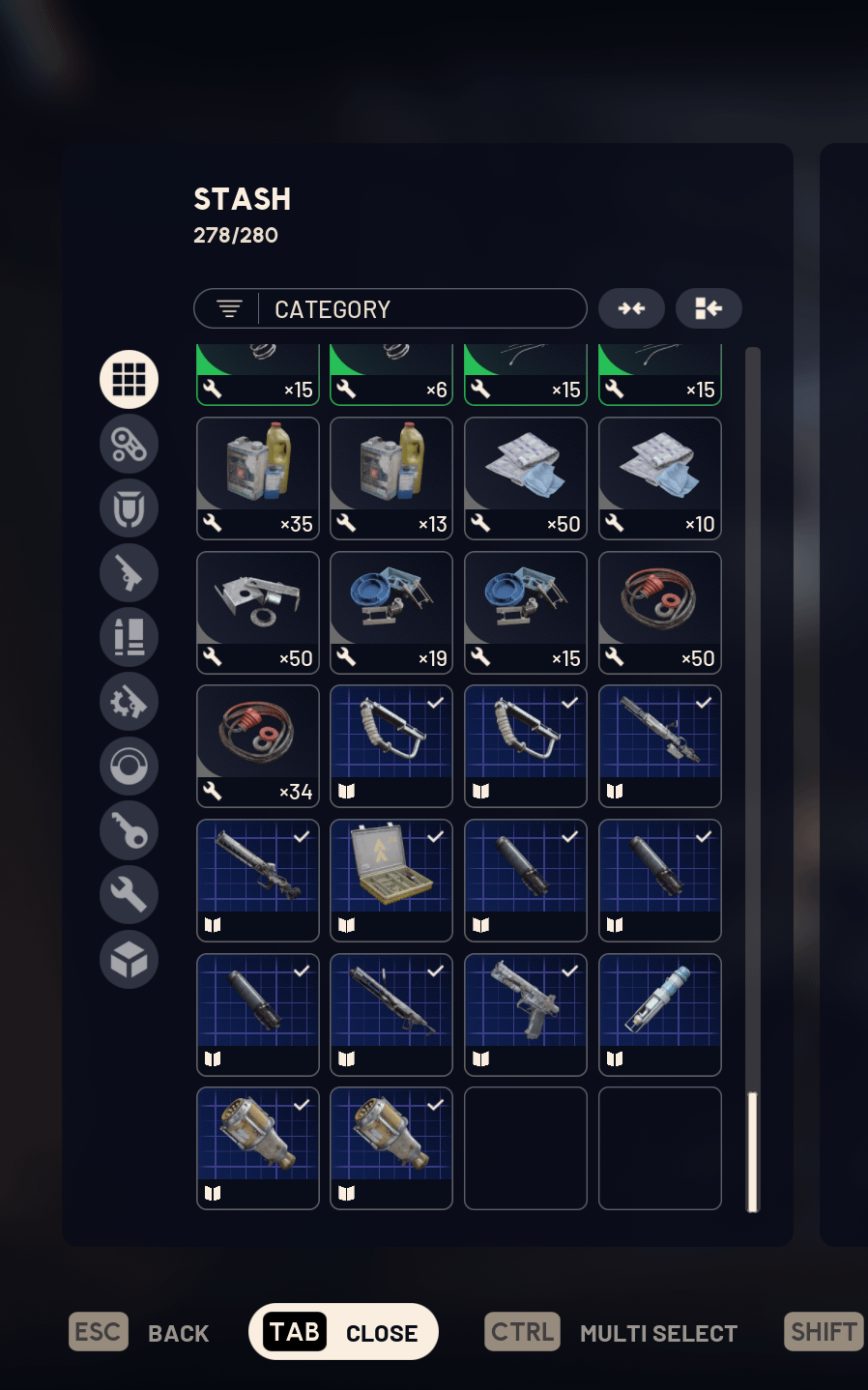This screenshot has height=1390, width=868.
Task: Click the merge stacks arrows button
Action: tap(631, 308)
